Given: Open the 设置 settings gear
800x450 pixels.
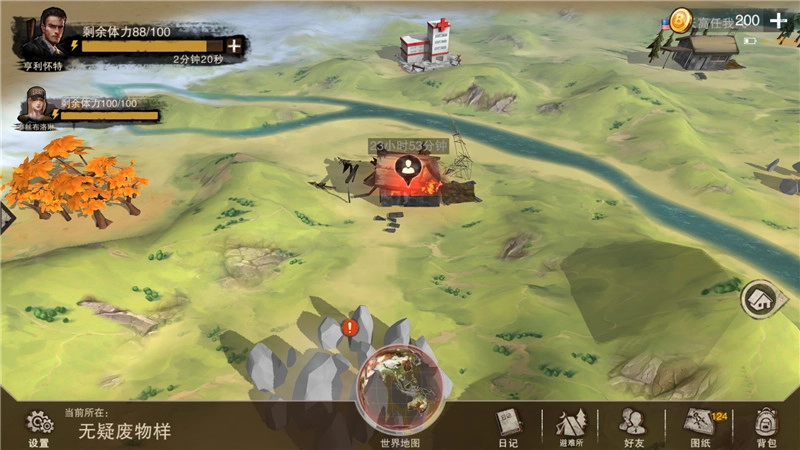Looking at the screenshot, I should click(x=39, y=424).
